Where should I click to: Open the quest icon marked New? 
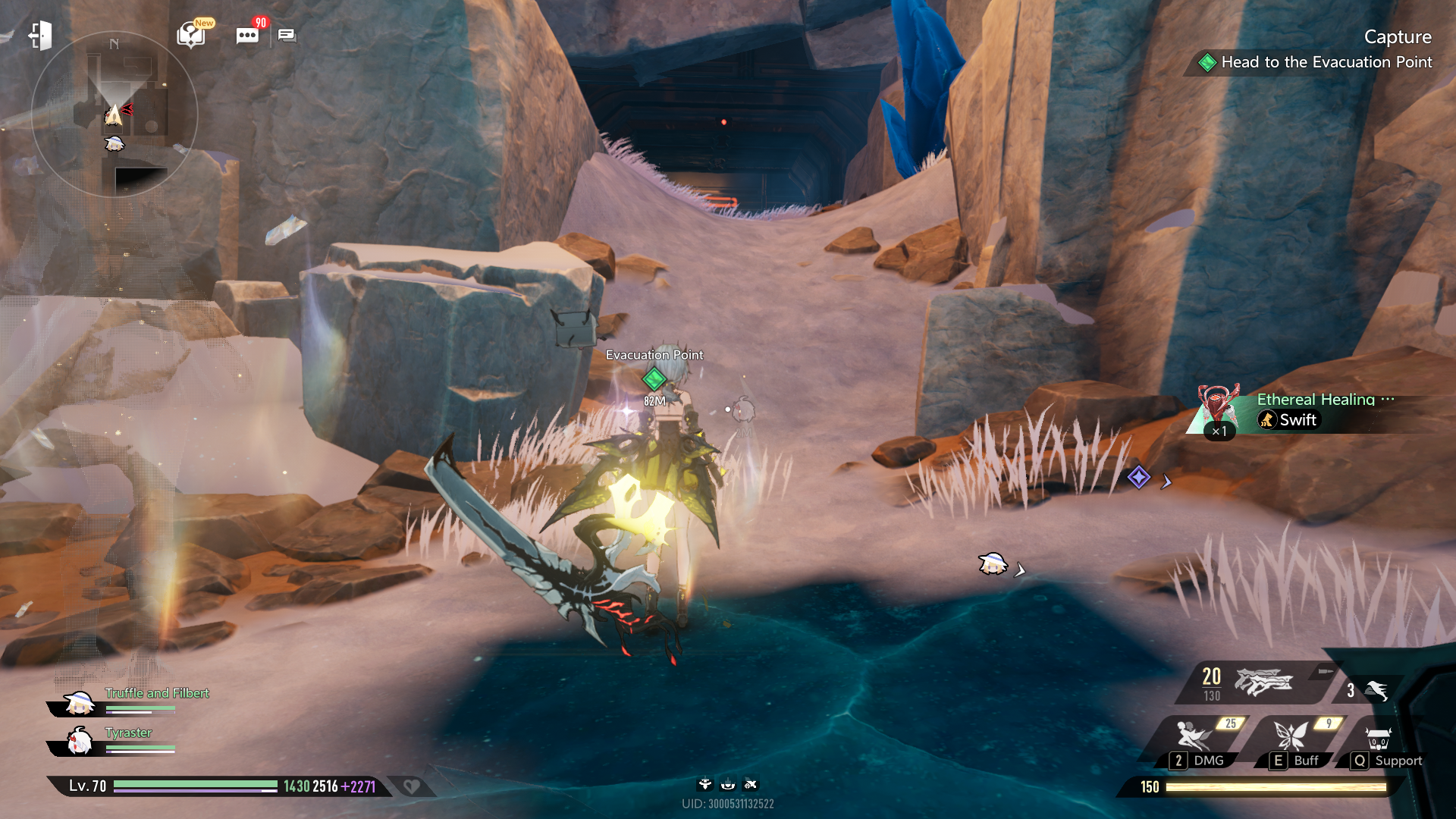click(191, 34)
